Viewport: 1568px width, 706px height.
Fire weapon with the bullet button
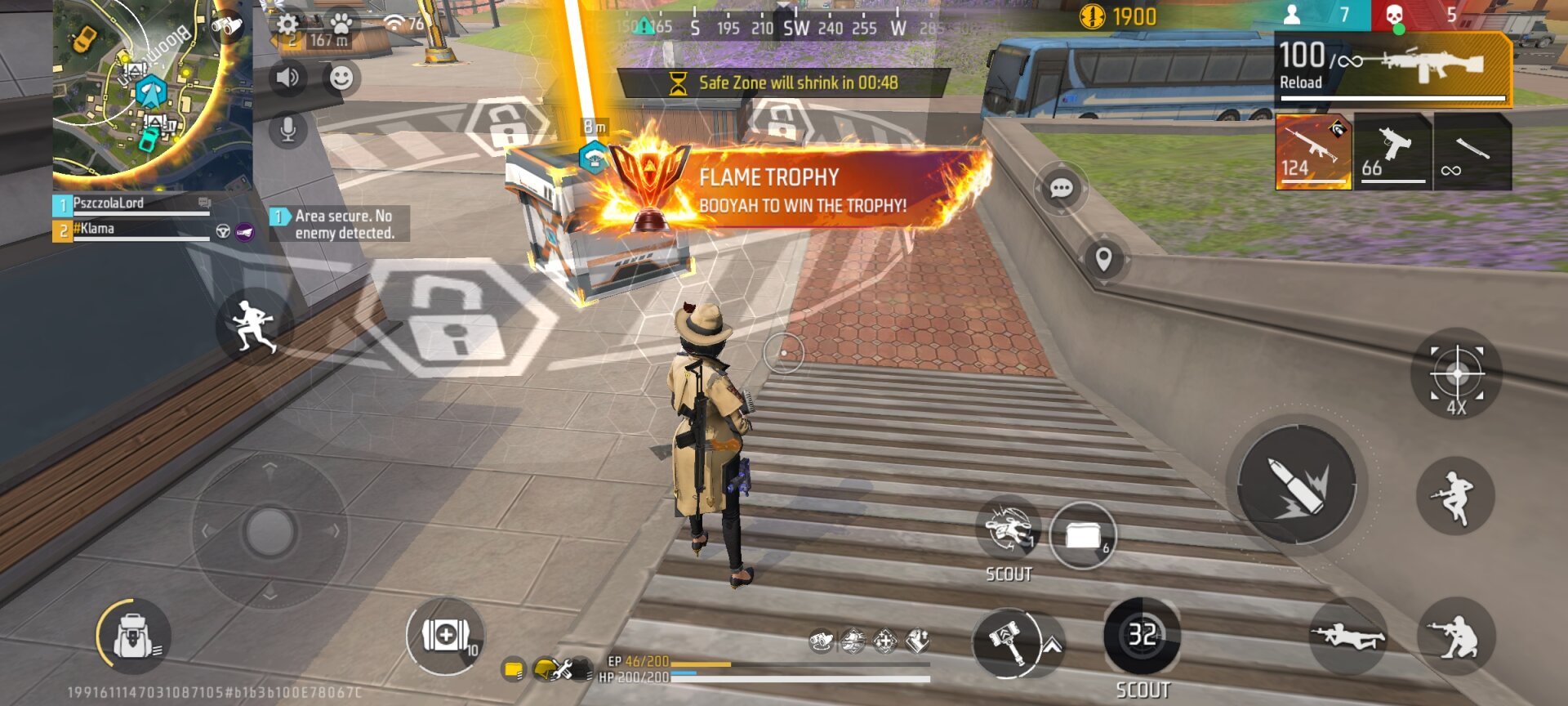[x=1296, y=486]
